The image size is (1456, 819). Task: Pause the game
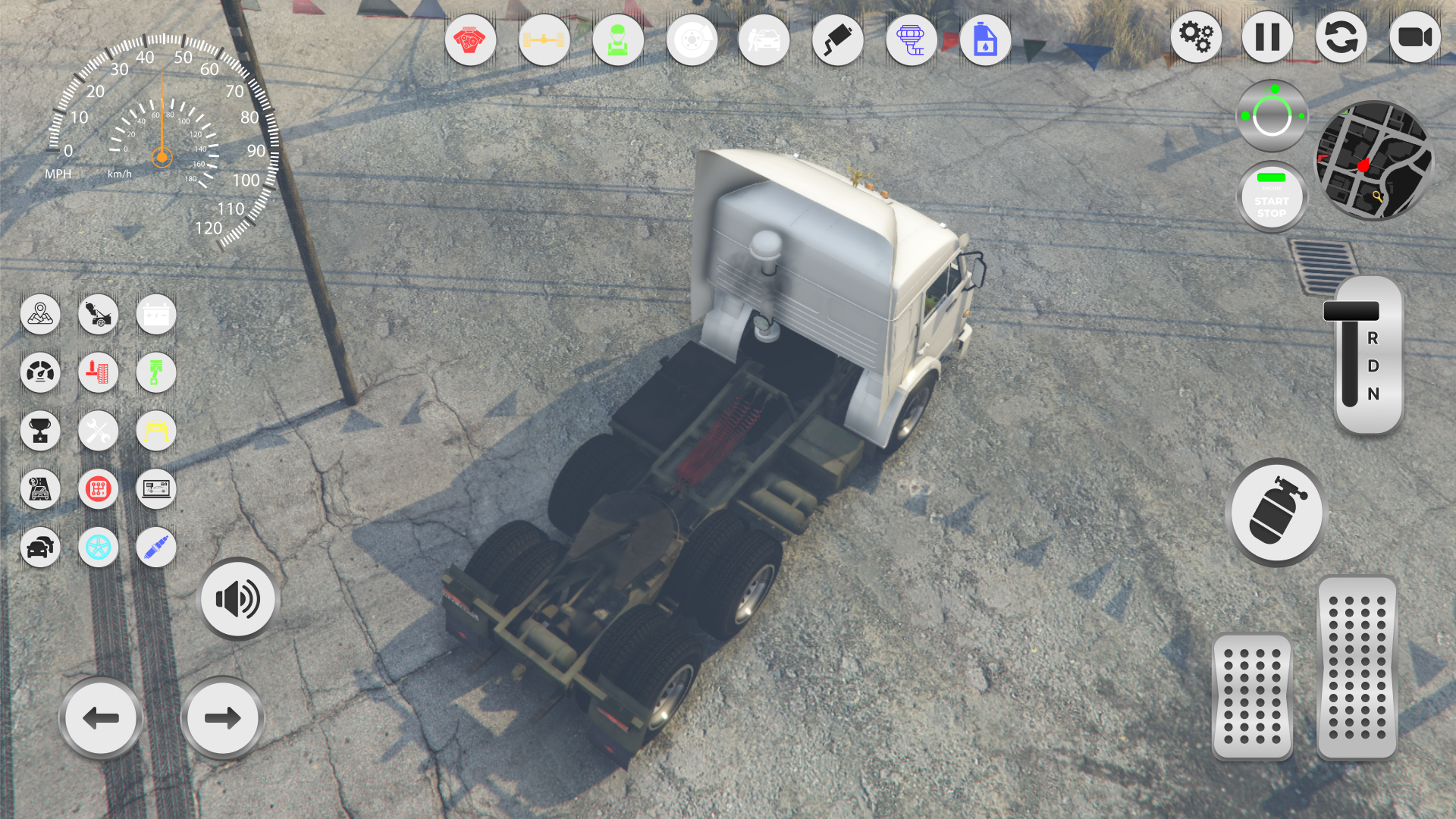tap(1268, 36)
